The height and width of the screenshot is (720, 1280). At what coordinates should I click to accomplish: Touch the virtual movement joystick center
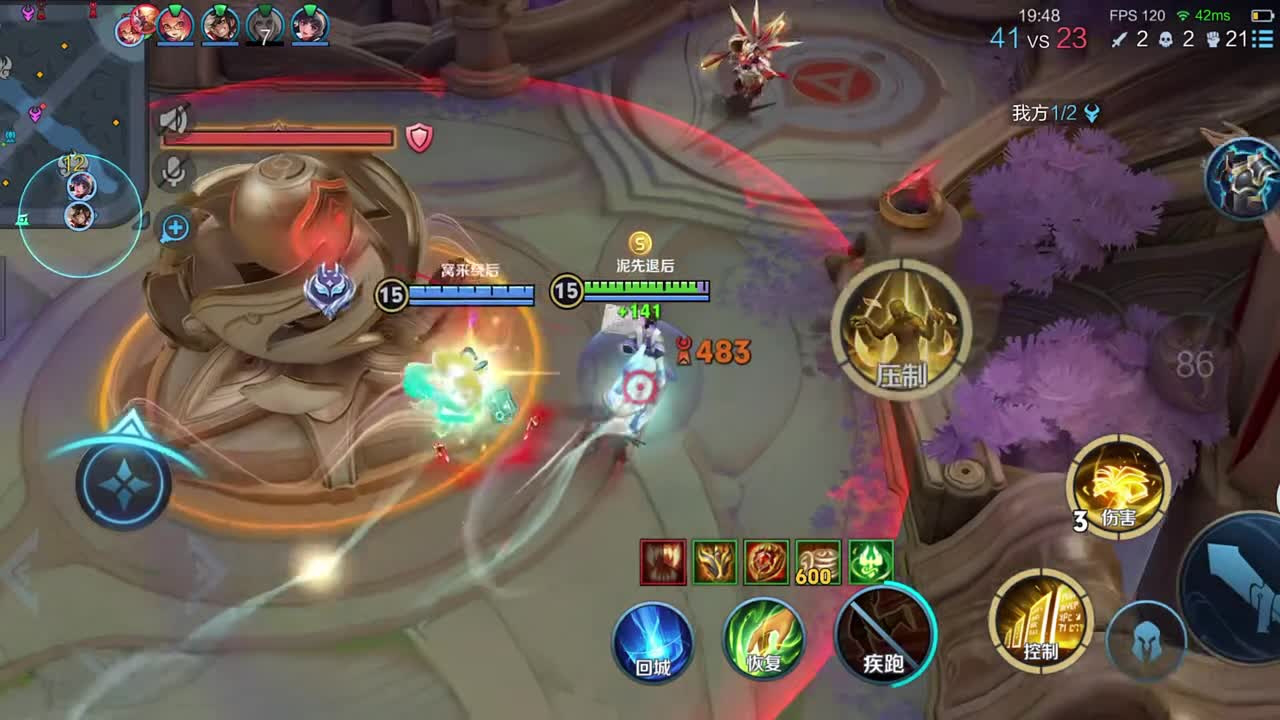coord(124,484)
